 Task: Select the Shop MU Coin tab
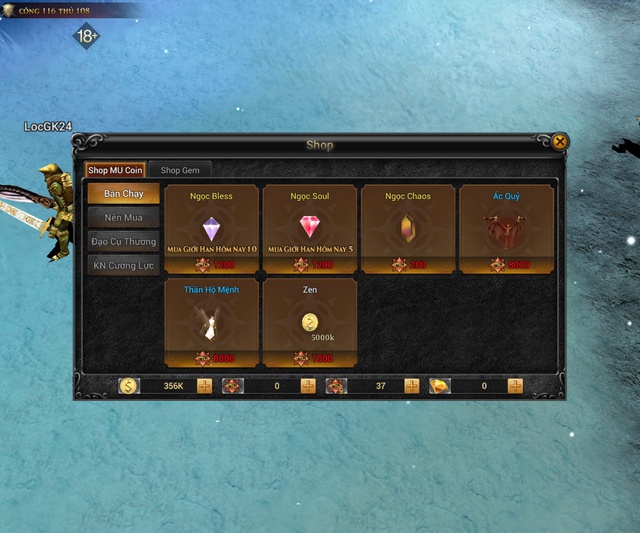click(115, 171)
